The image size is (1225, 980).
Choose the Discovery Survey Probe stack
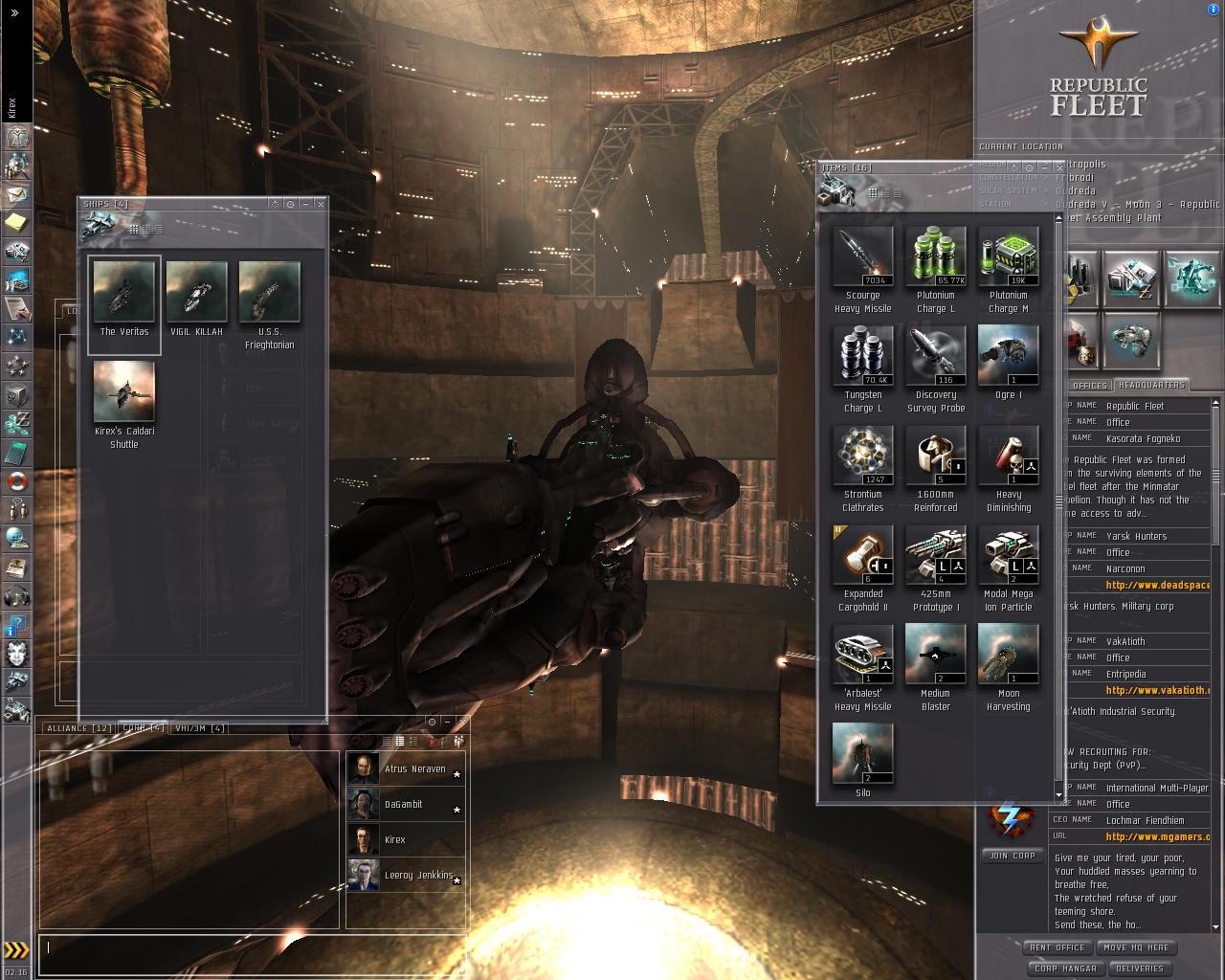tap(936, 356)
